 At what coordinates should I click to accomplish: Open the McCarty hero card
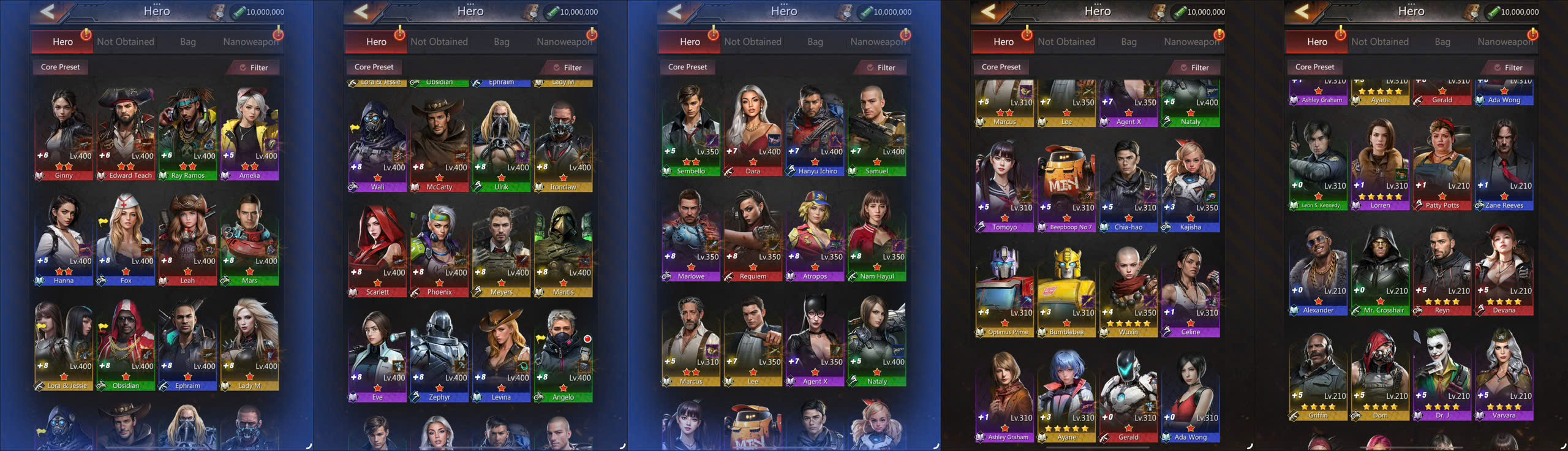439,147
